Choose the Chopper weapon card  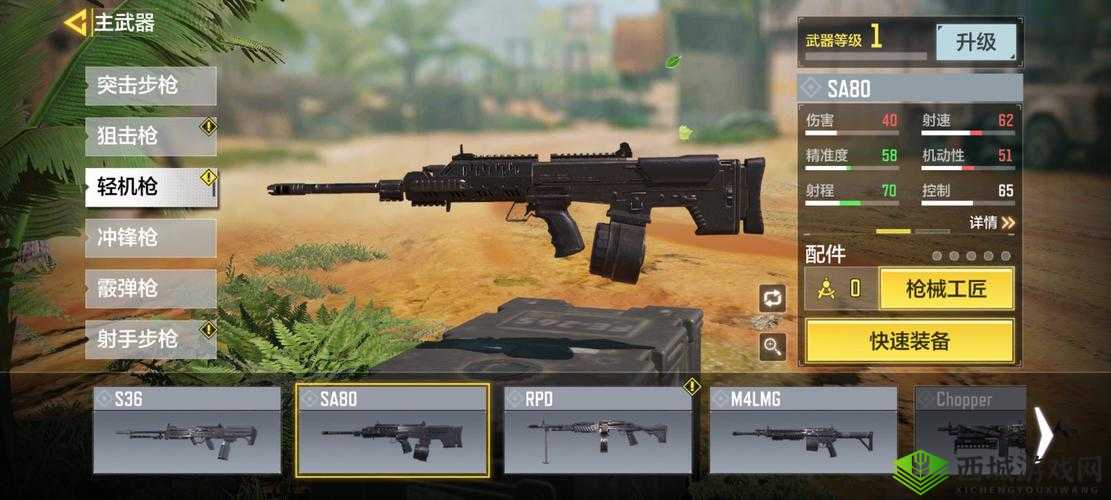coord(970,430)
